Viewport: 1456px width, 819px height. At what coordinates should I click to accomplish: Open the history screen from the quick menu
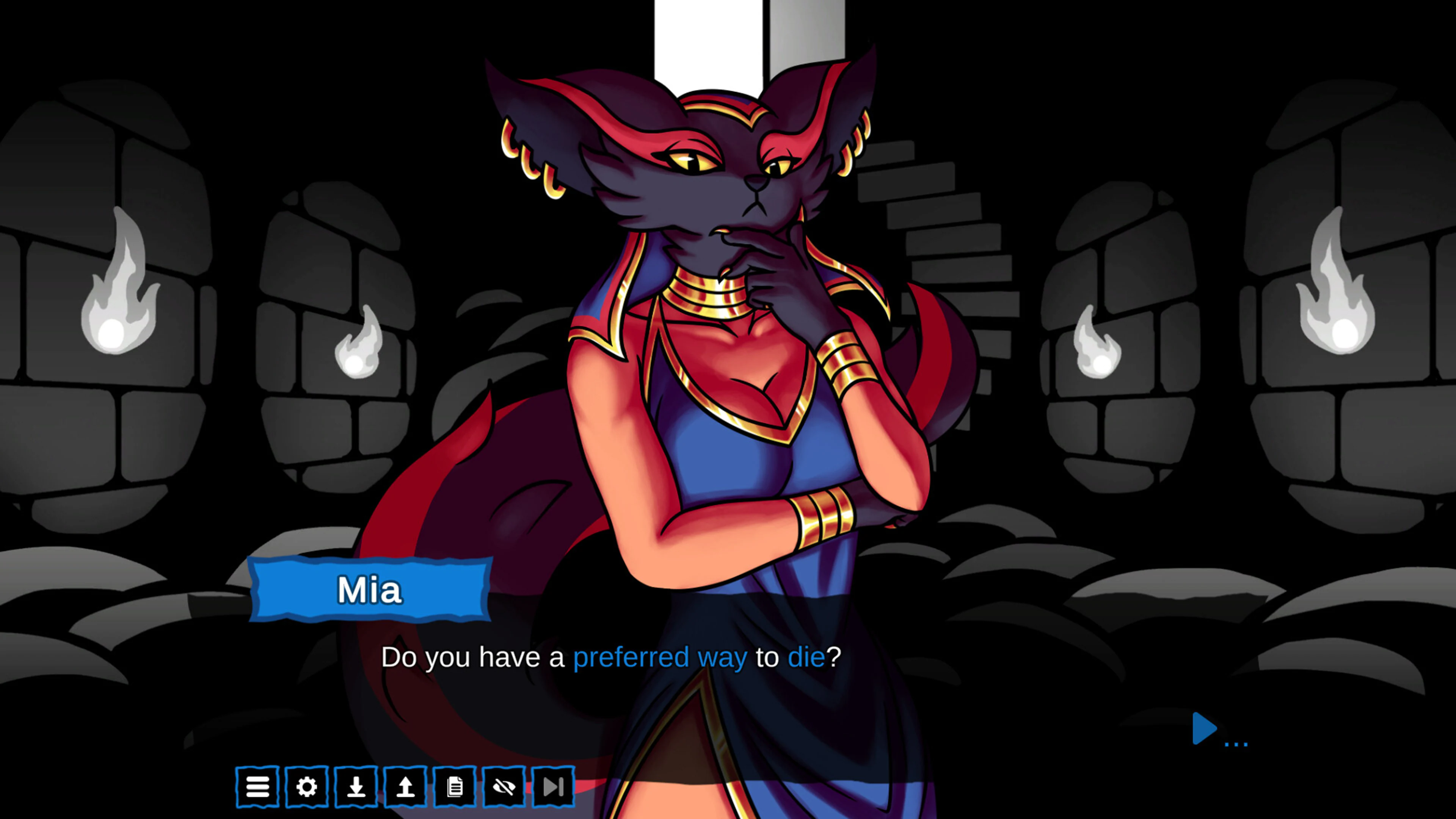click(455, 786)
